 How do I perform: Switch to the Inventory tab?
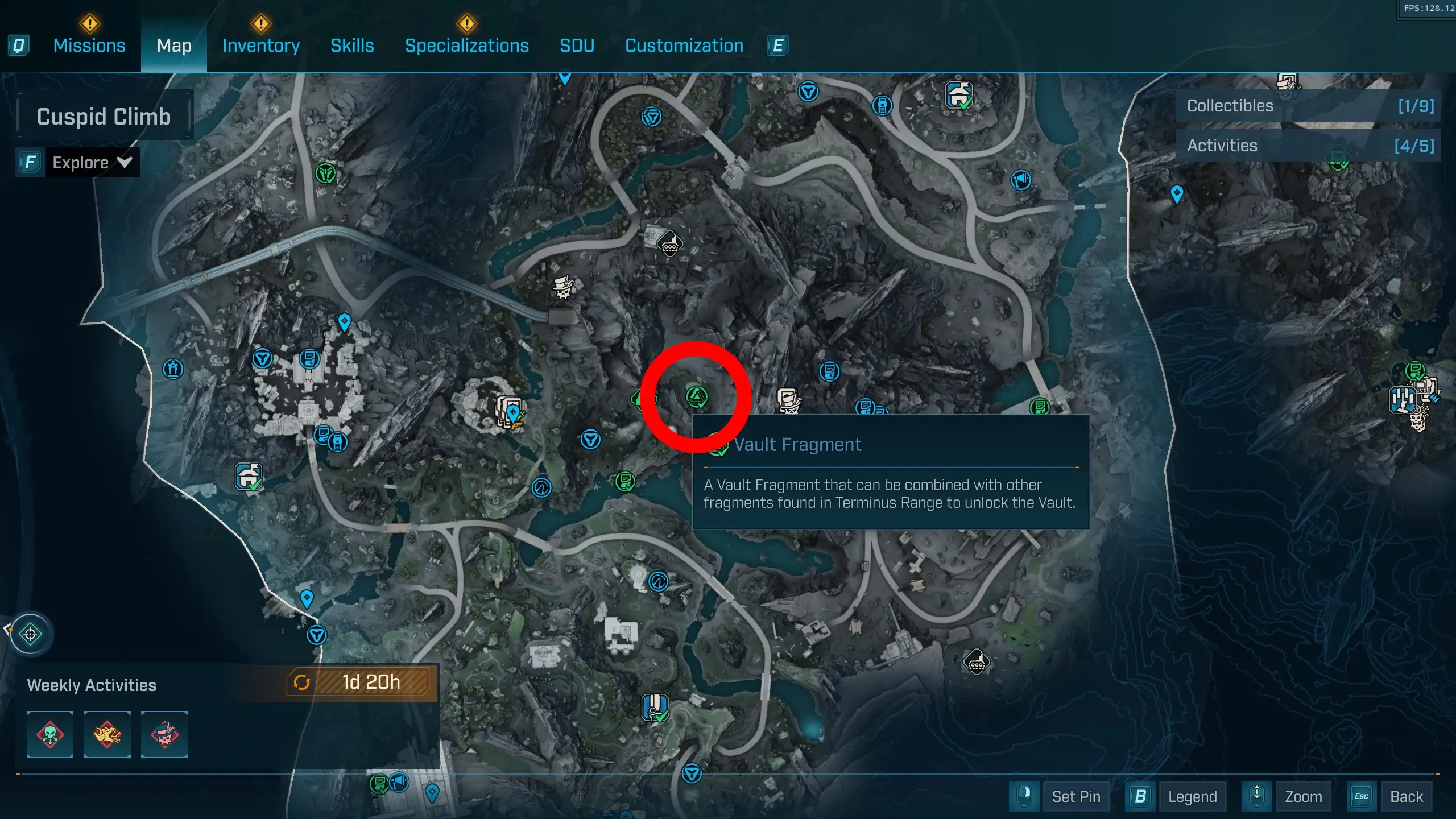tap(260, 45)
